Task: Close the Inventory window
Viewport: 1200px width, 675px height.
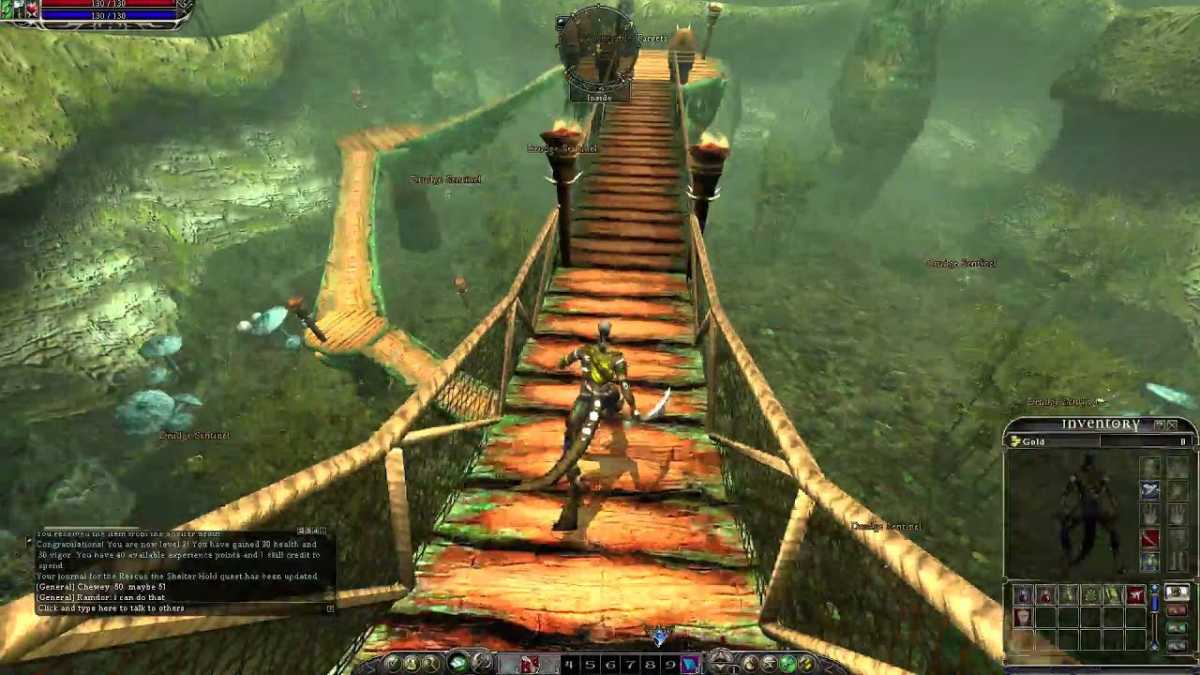Action: click(x=1173, y=425)
